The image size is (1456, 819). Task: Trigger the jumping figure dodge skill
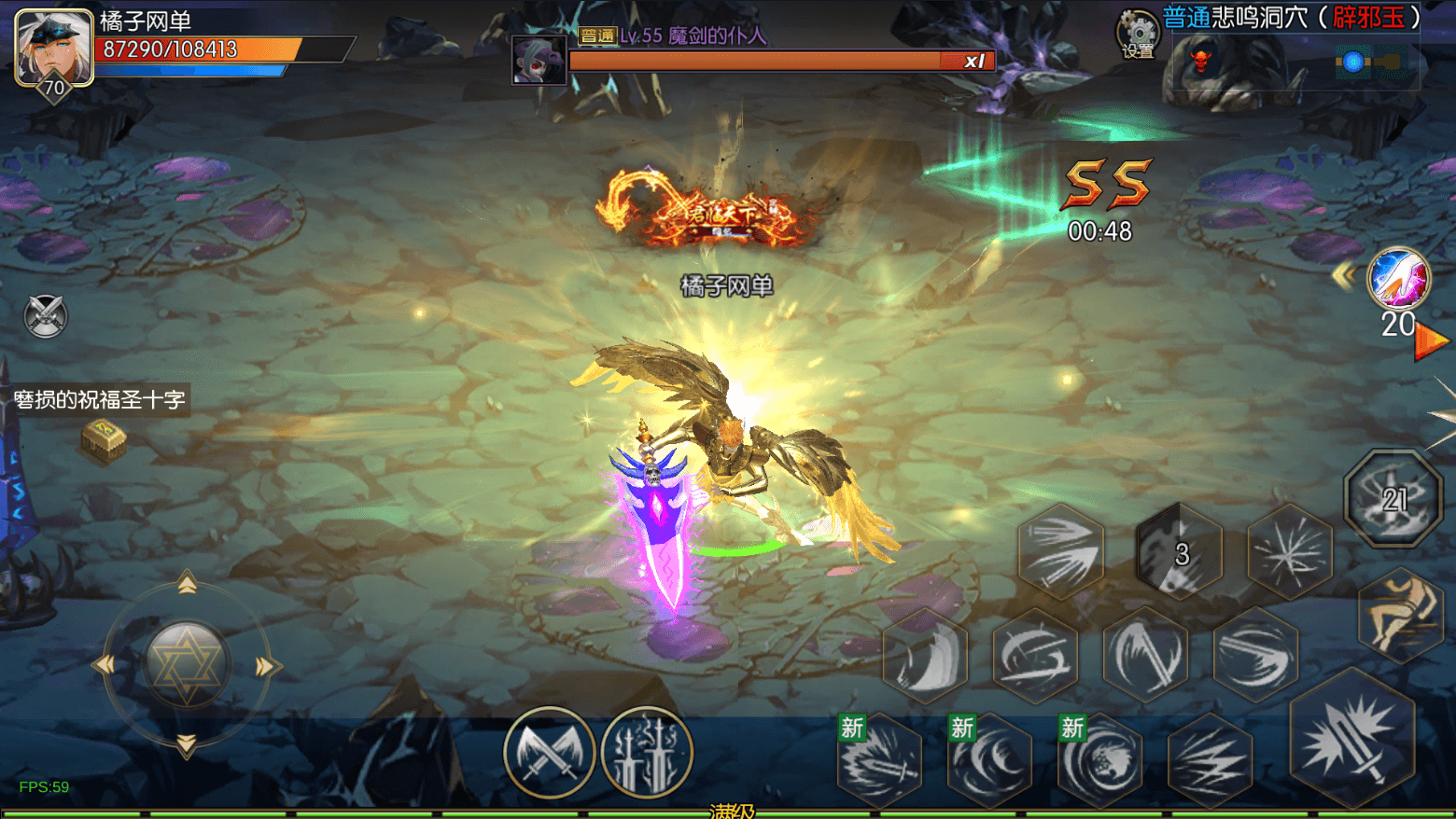pos(1401,613)
